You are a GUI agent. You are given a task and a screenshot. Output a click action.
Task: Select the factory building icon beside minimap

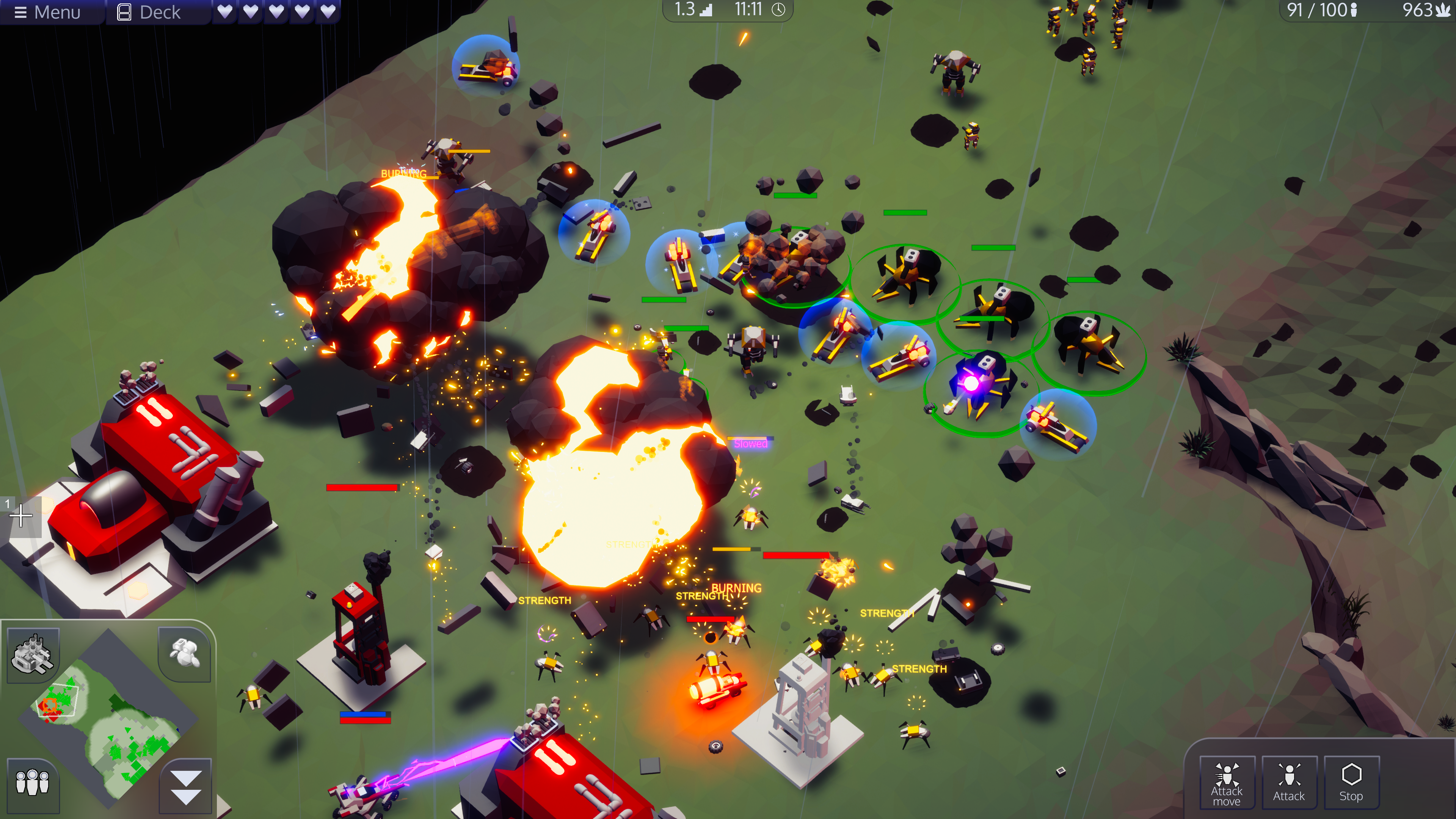pos(33,654)
